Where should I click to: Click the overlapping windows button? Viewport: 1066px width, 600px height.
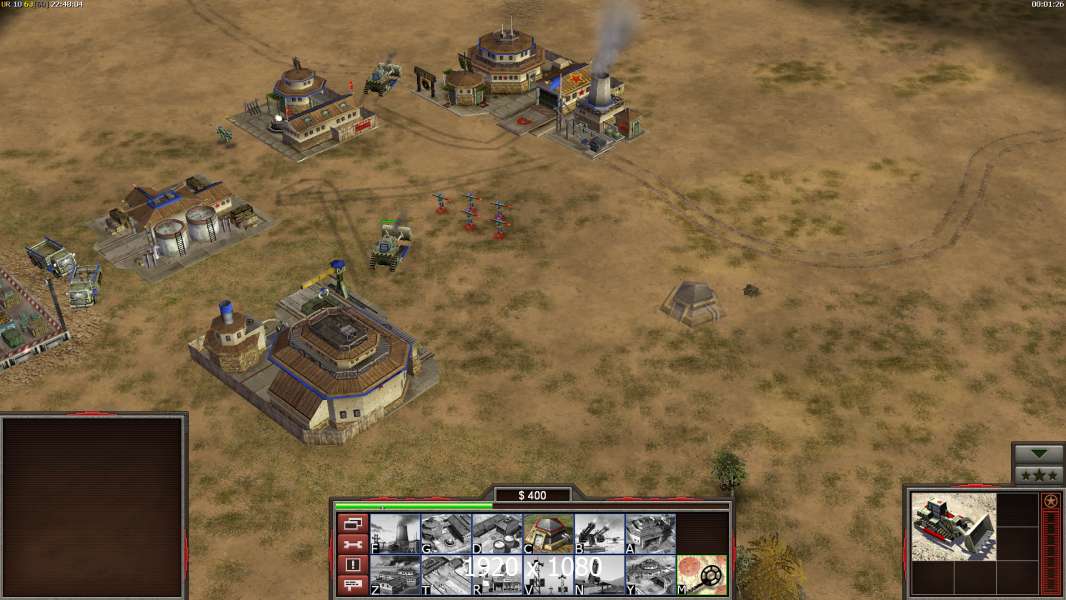pyautogui.click(x=352, y=523)
